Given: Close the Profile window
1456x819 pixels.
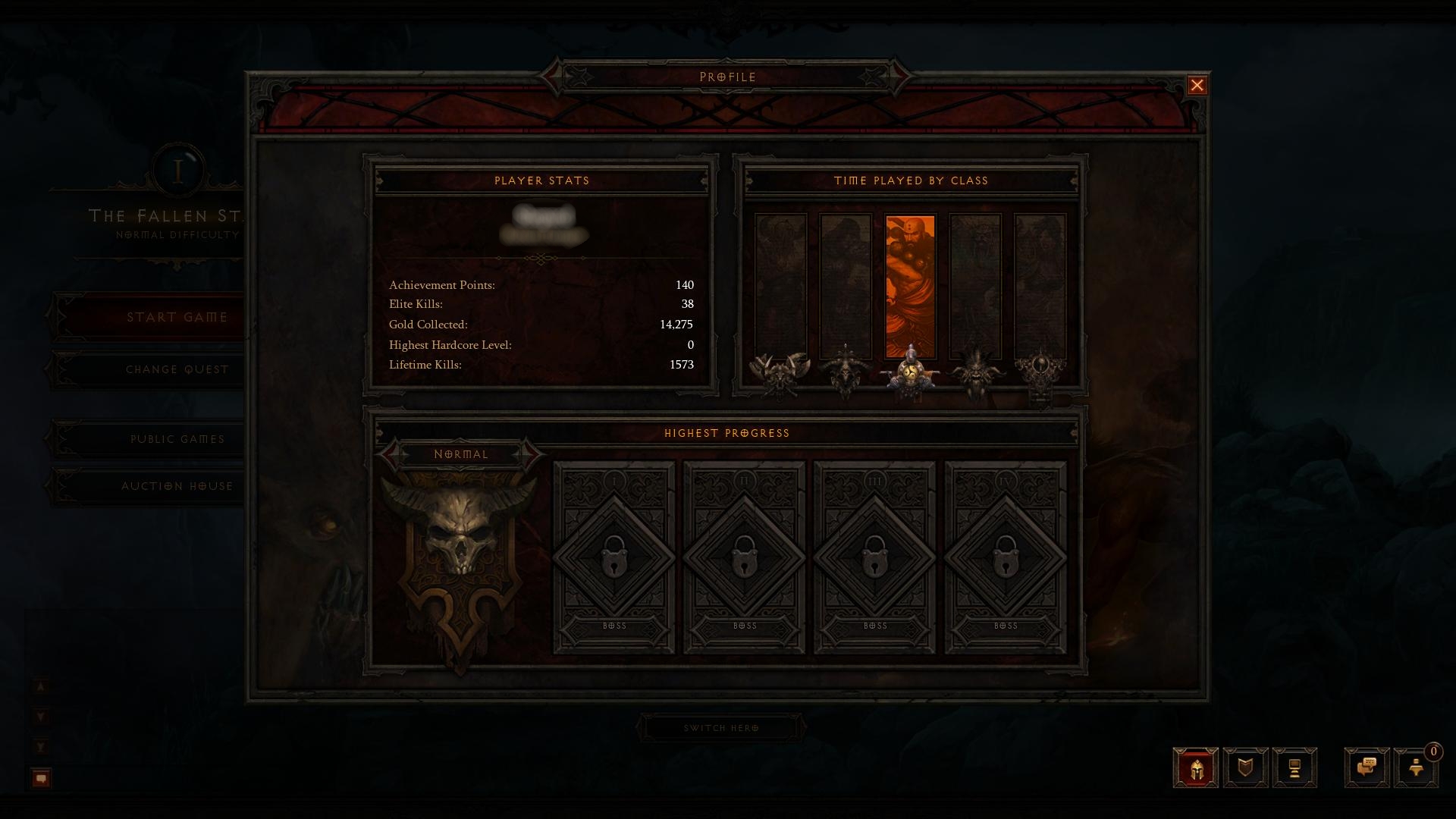Looking at the screenshot, I should tap(1197, 86).
